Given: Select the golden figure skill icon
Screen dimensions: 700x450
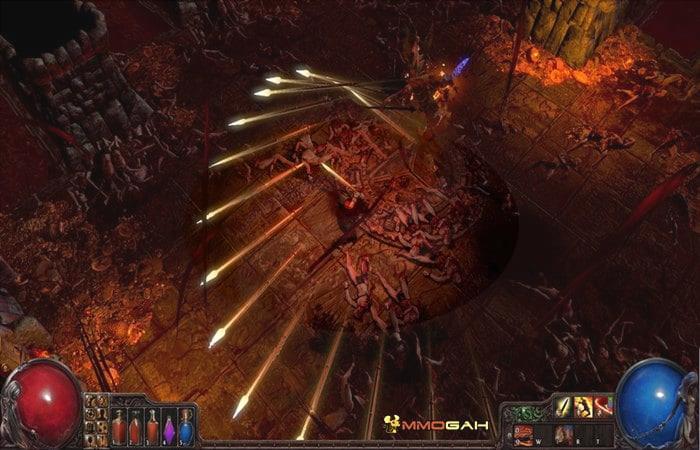Looking at the screenshot, I should (x=583, y=406).
